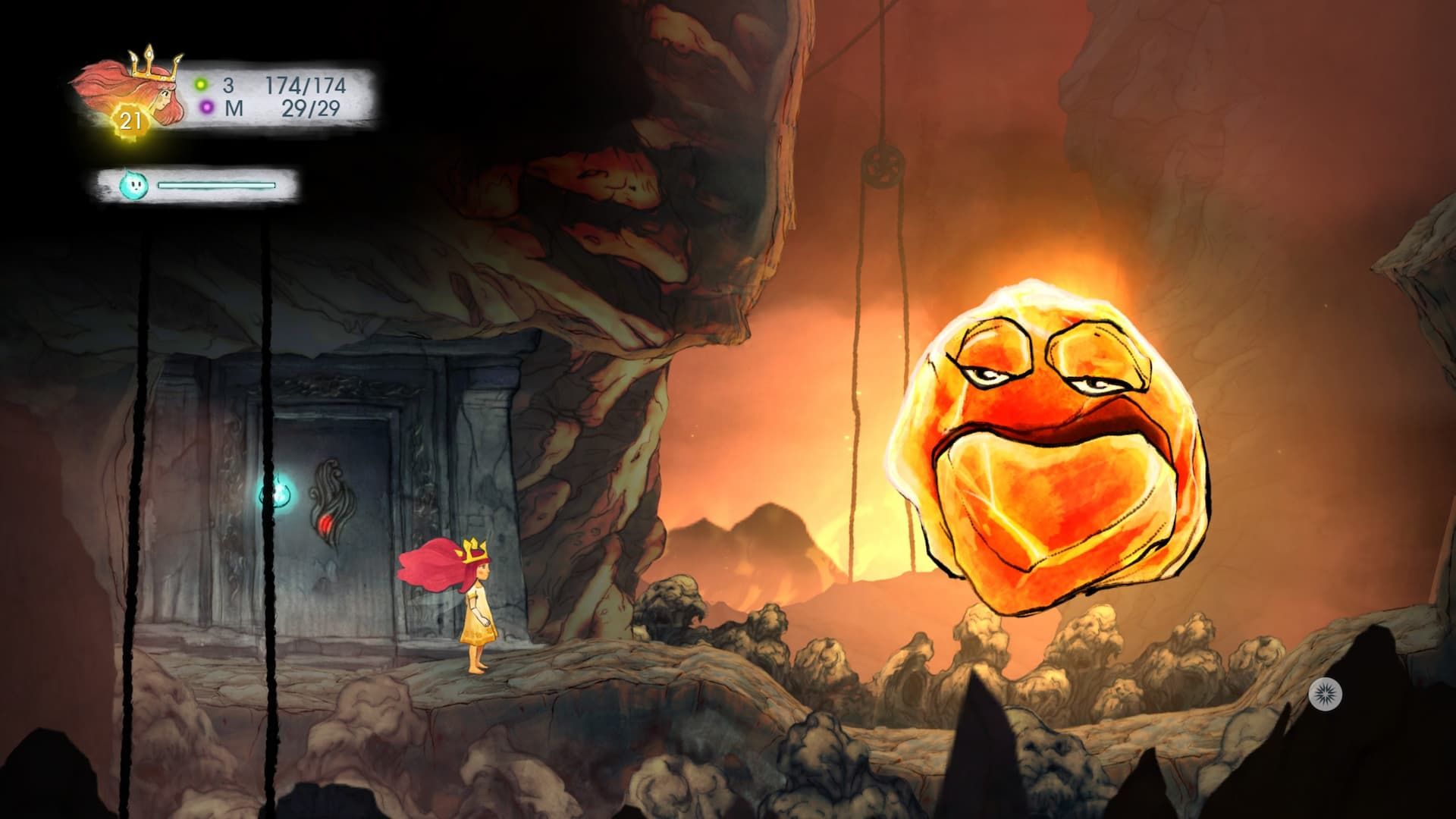Expand the HP stat showing 174/174
This screenshot has width=1456, height=819.
[x=306, y=83]
